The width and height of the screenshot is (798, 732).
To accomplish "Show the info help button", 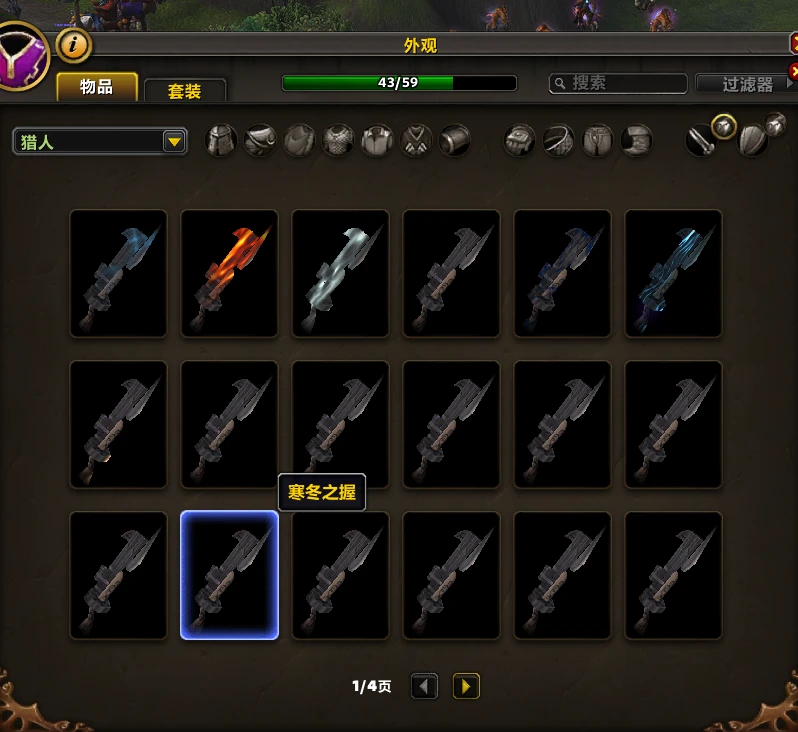I will coord(74,44).
